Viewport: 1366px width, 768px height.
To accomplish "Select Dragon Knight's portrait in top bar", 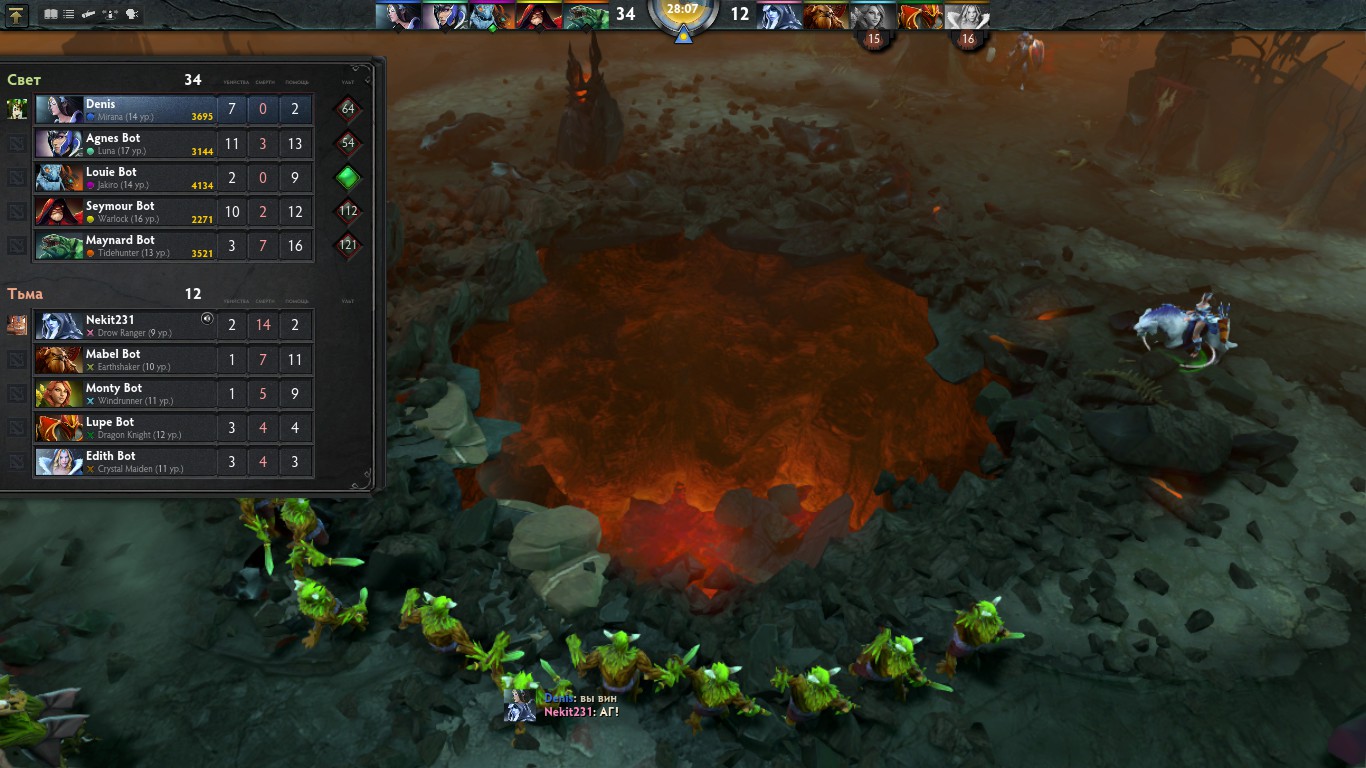I will click(920, 15).
